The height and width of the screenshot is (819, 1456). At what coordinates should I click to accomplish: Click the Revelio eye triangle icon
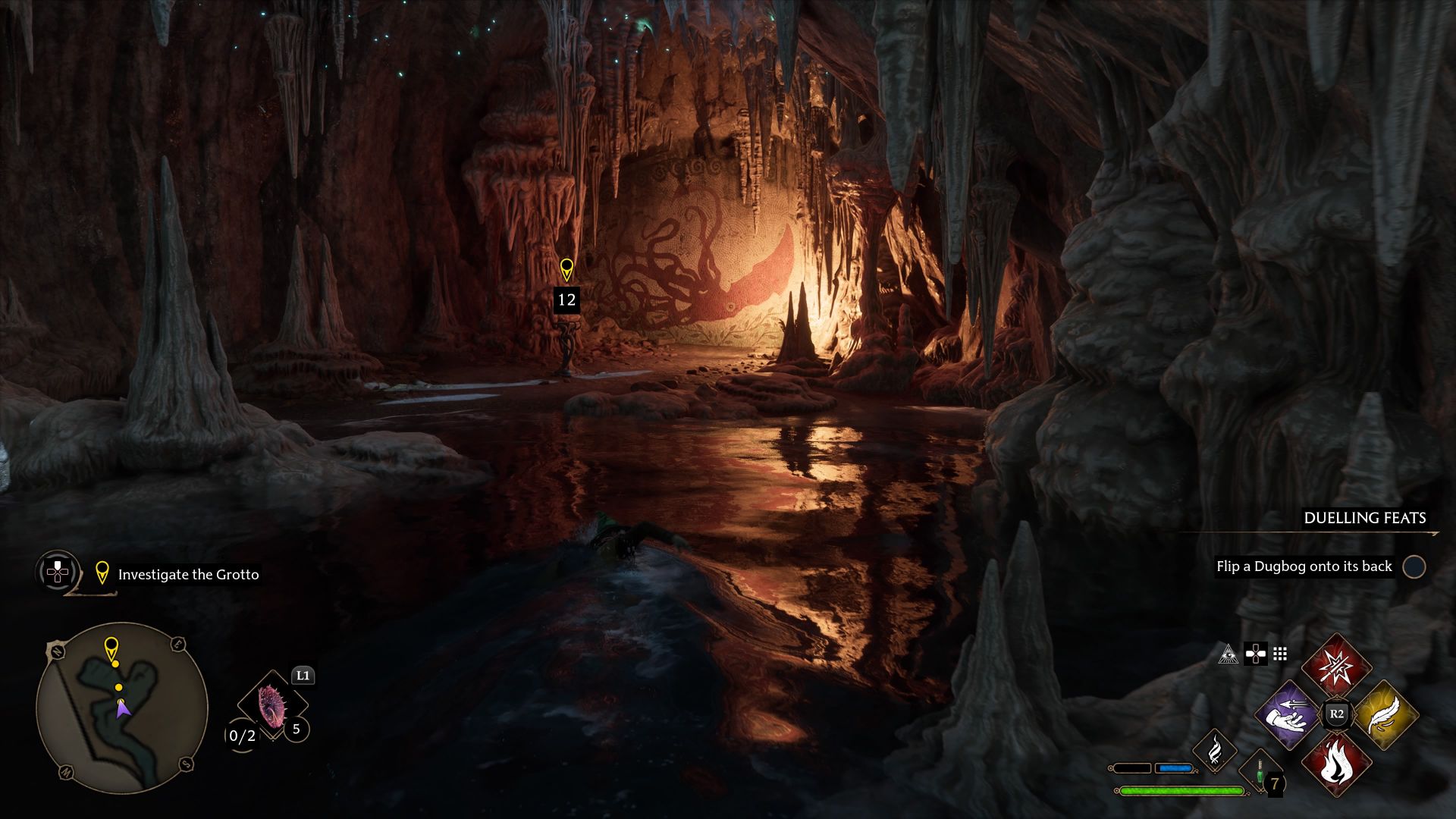[x=1228, y=654]
